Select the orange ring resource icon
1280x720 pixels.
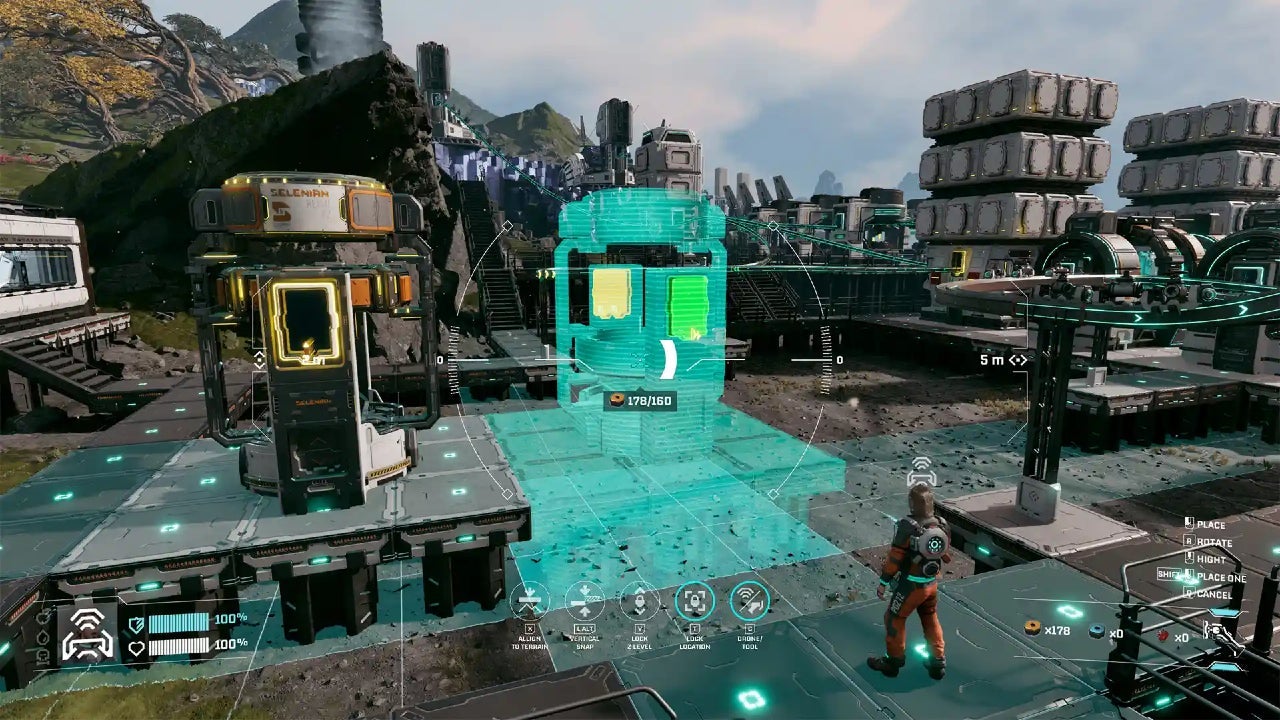(x=1032, y=628)
